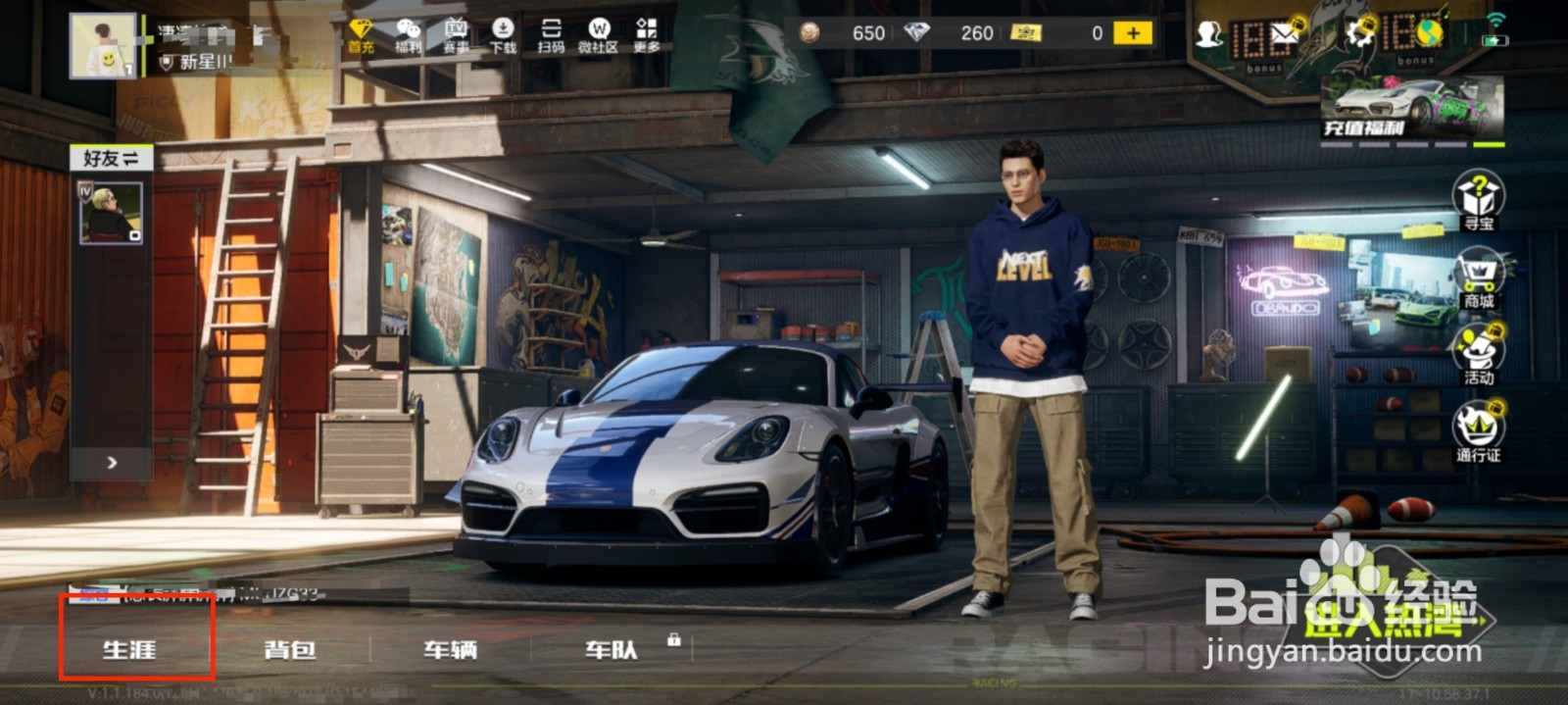Select the locked 车队 team menu
Screen dimensions: 1568x705
pos(612,648)
